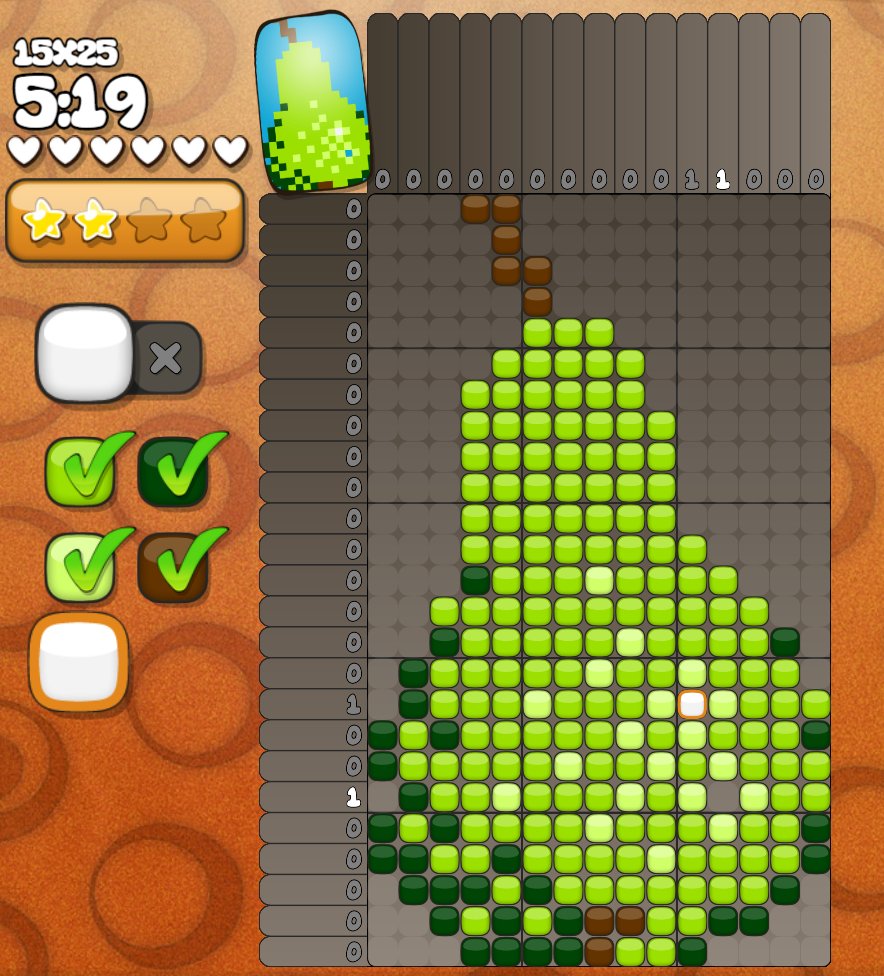Pick the brown color swatch
The width and height of the screenshot is (884, 976).
[173, 566]
